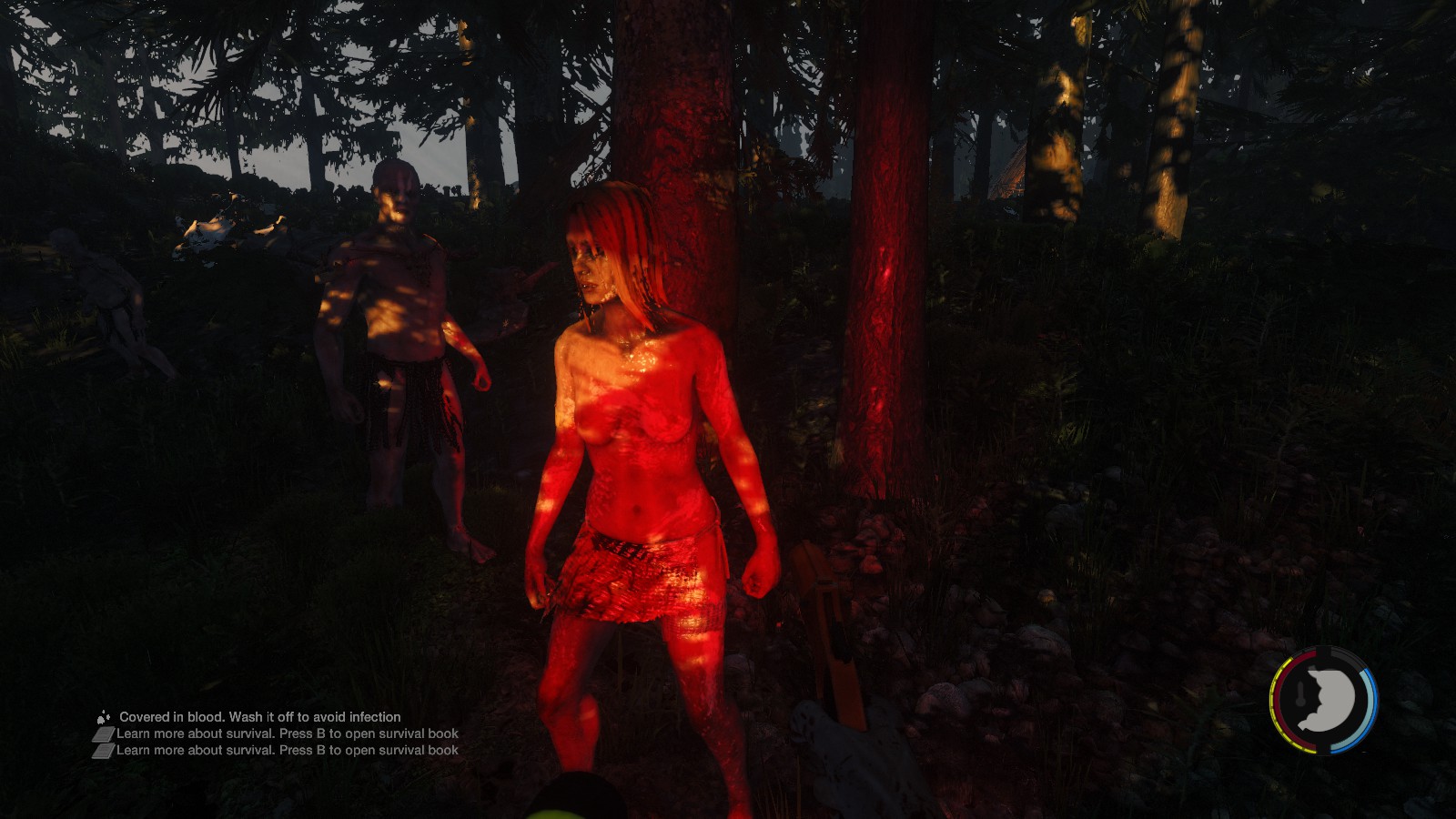
Task: Select the 'Covered in blood' warning message
Action: (259, 717)
